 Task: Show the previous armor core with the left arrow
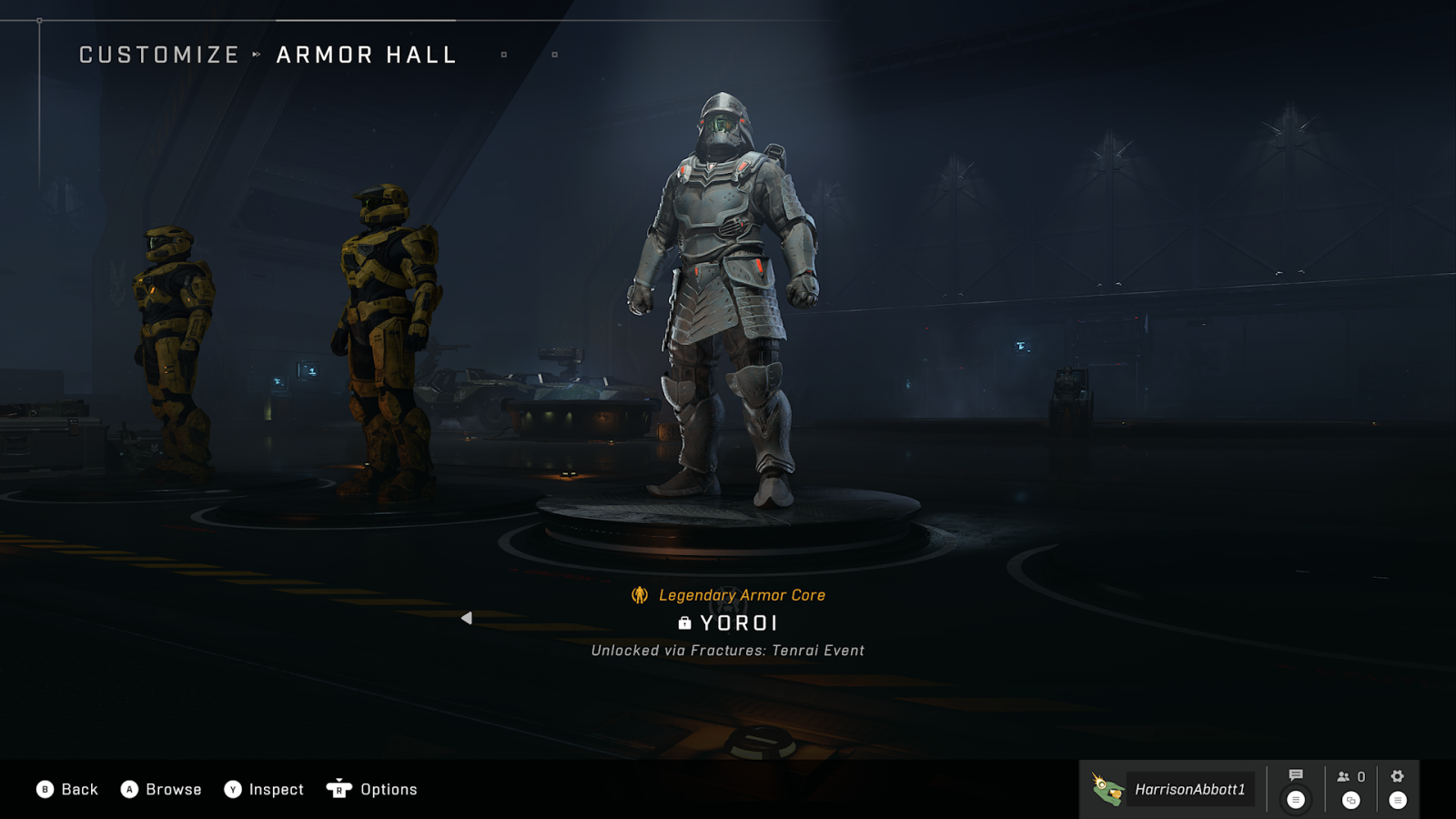pos(466,619)
